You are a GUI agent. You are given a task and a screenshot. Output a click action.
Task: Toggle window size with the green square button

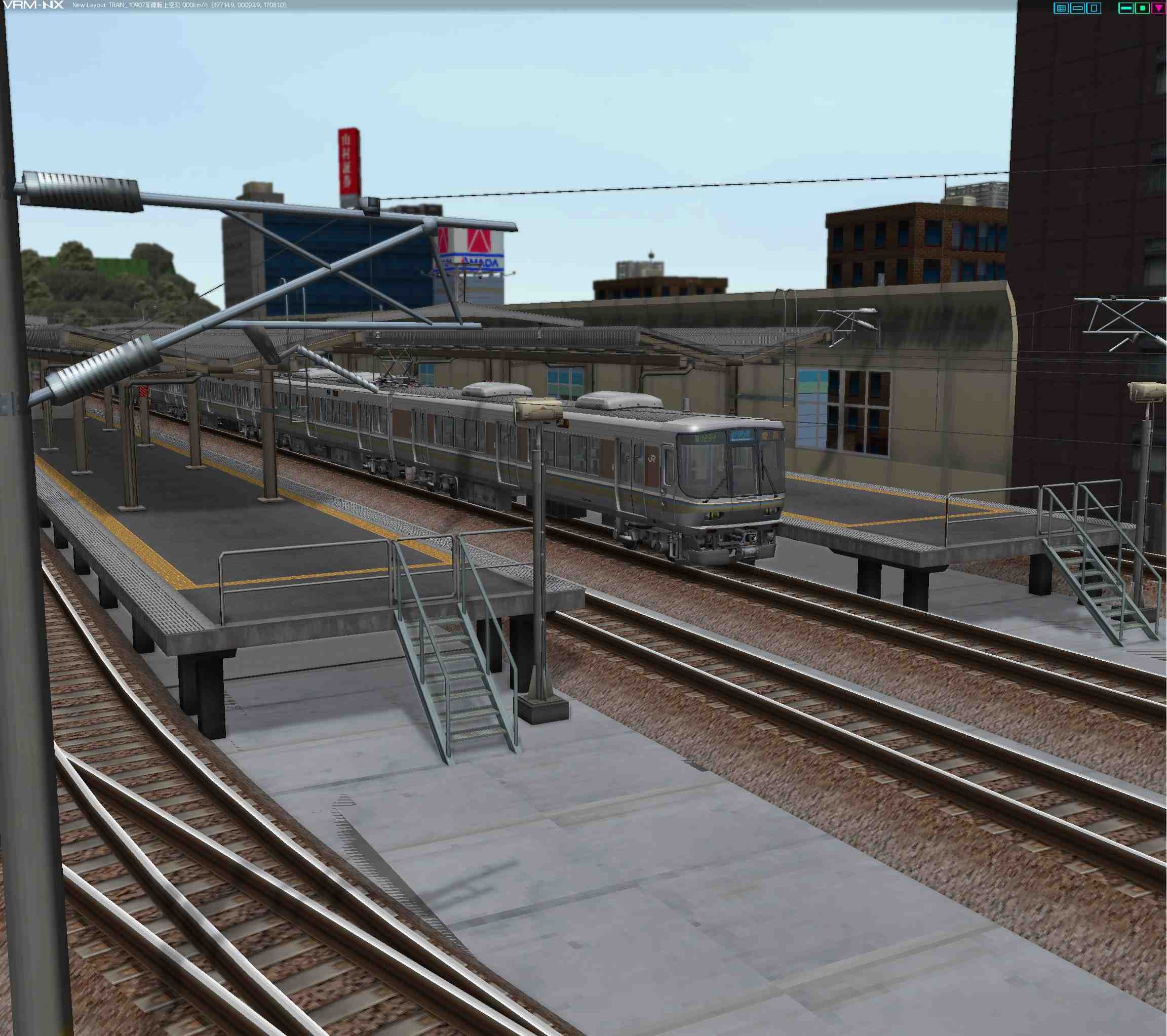click(1142, 8)
